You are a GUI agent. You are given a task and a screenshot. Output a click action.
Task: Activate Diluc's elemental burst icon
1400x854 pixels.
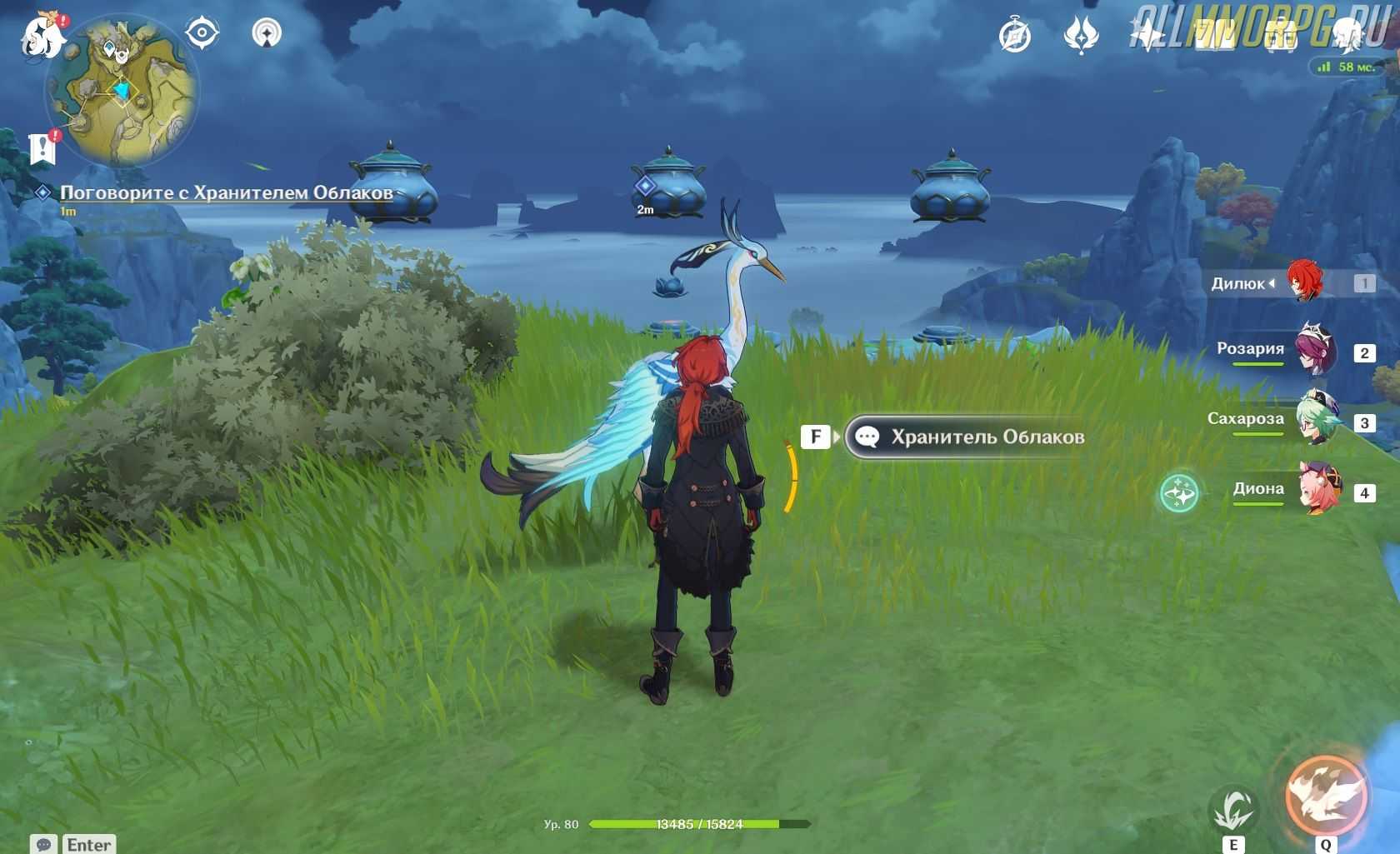[x=1326, y=796]
